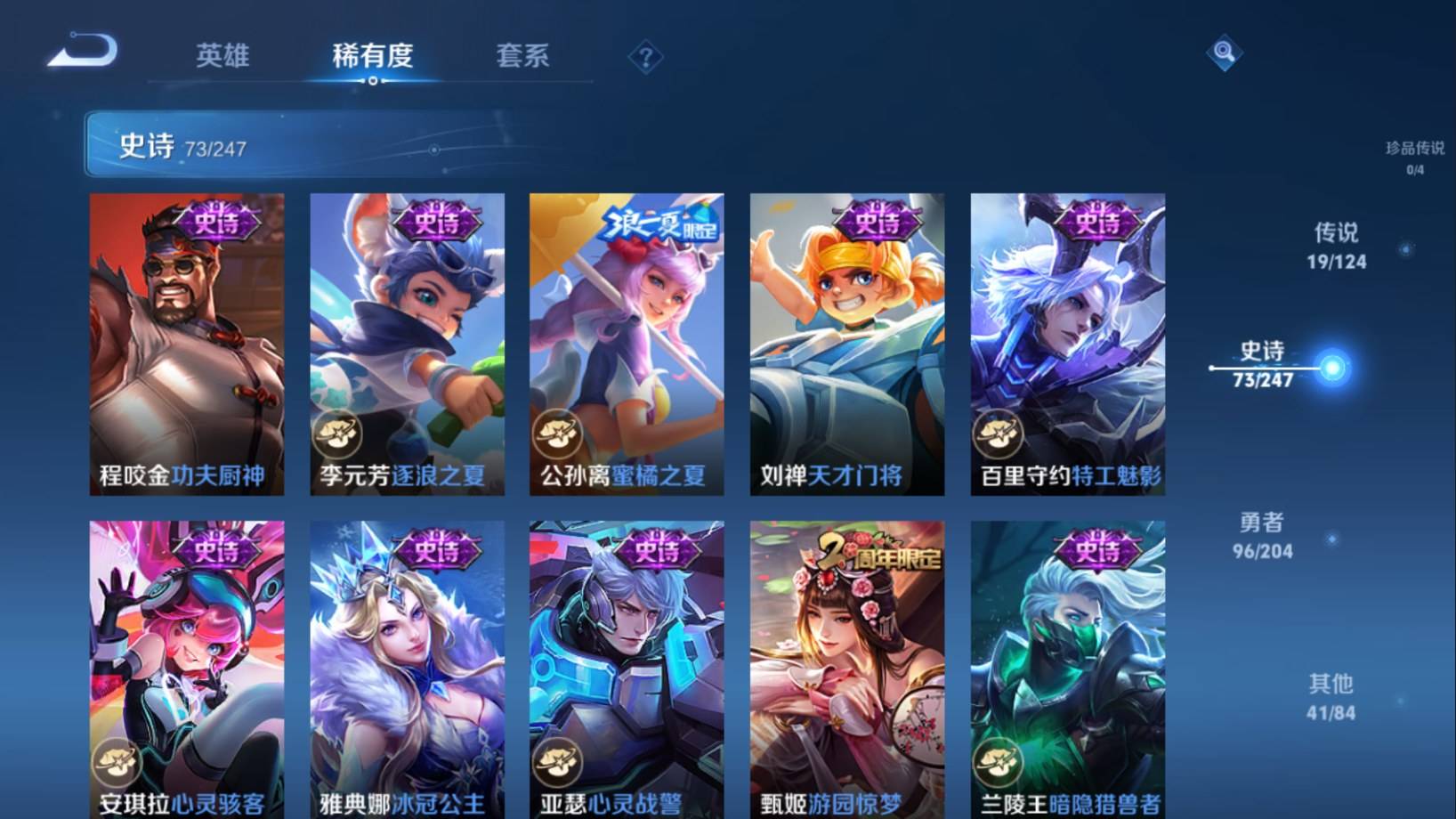Screen dimensions: 1456x819
Task: Switch to the 英雄 tab
Action: click(x=222, y=56)
